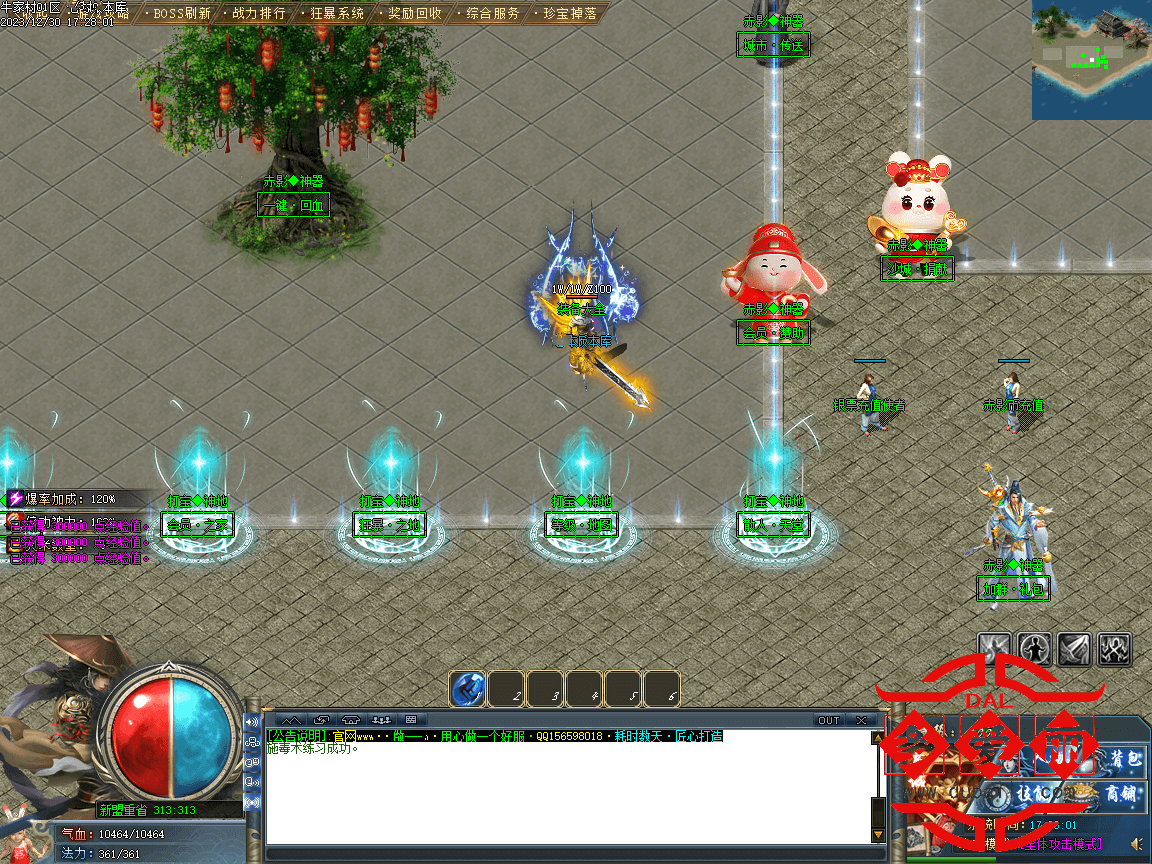Screen dimensions: 1152x864
Task: Close the chat window with the X
Action: pyautogui.click(x=861, y=720)
